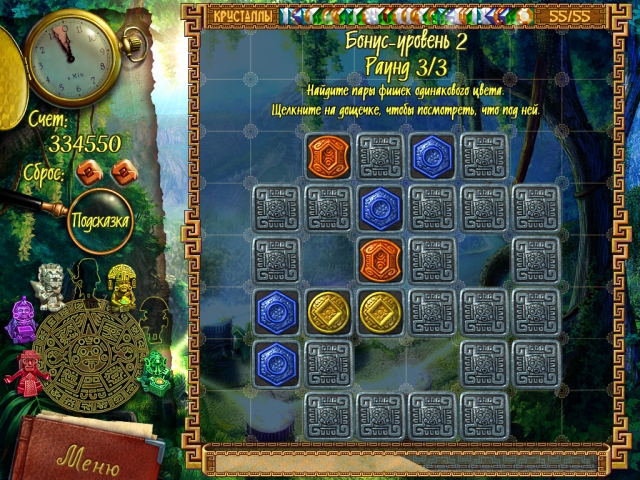This screenshot has height=480, width=640.
Task: Click the yellow tile directly below the orange tile
Action: (x=380, y=311)
